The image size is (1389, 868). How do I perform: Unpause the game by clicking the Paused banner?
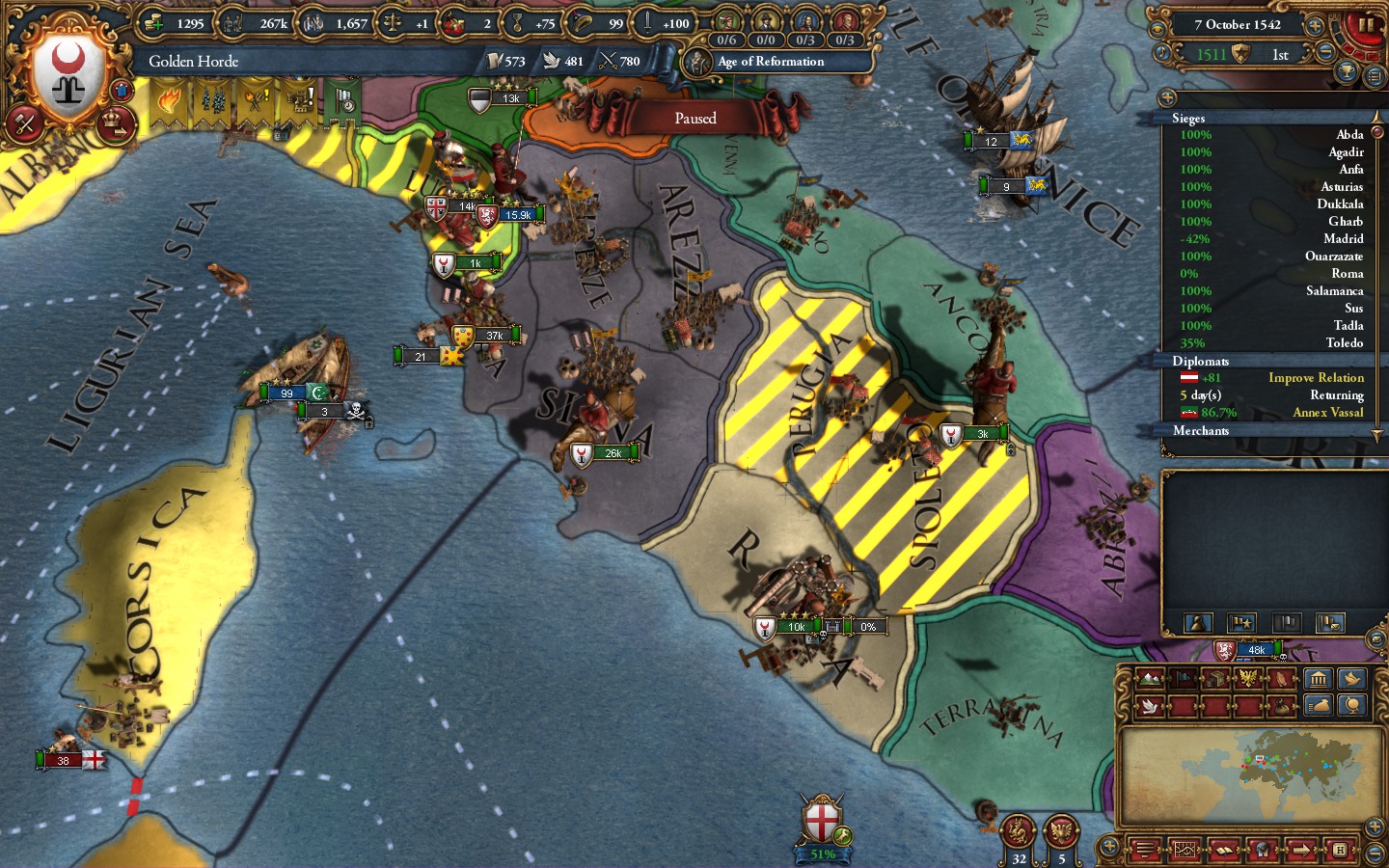696,118
